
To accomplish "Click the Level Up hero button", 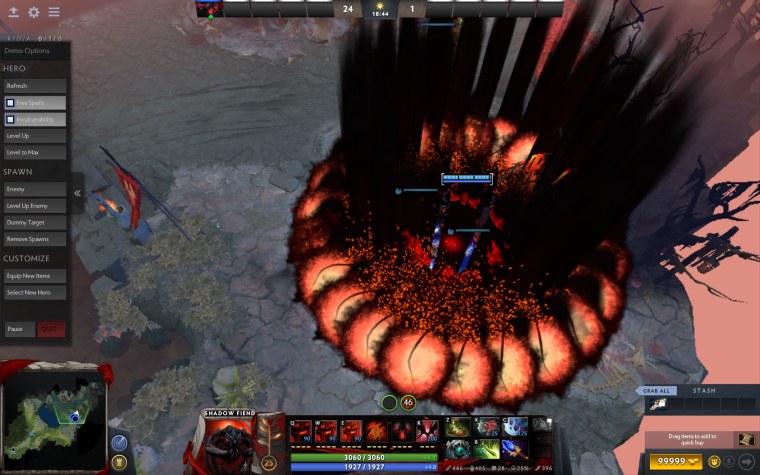I will point(35,135).
